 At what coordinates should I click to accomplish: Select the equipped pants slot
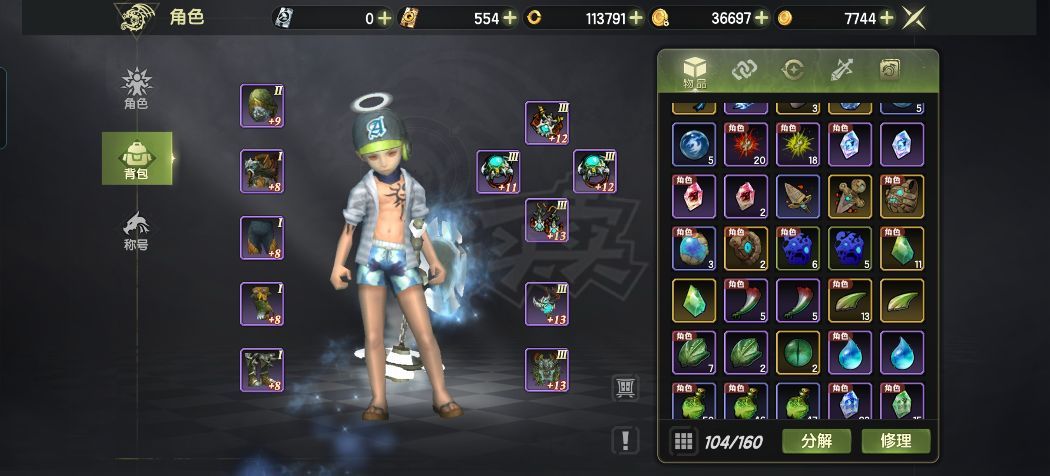262,238
